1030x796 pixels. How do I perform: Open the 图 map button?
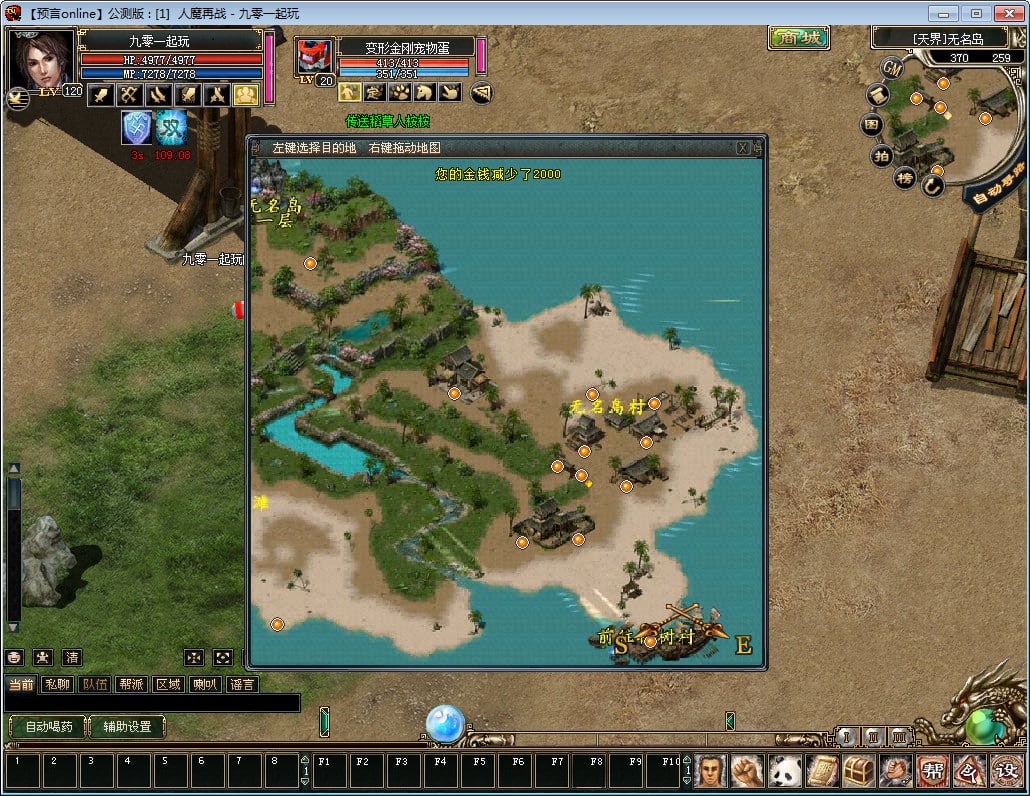click(x=872, y=126)
